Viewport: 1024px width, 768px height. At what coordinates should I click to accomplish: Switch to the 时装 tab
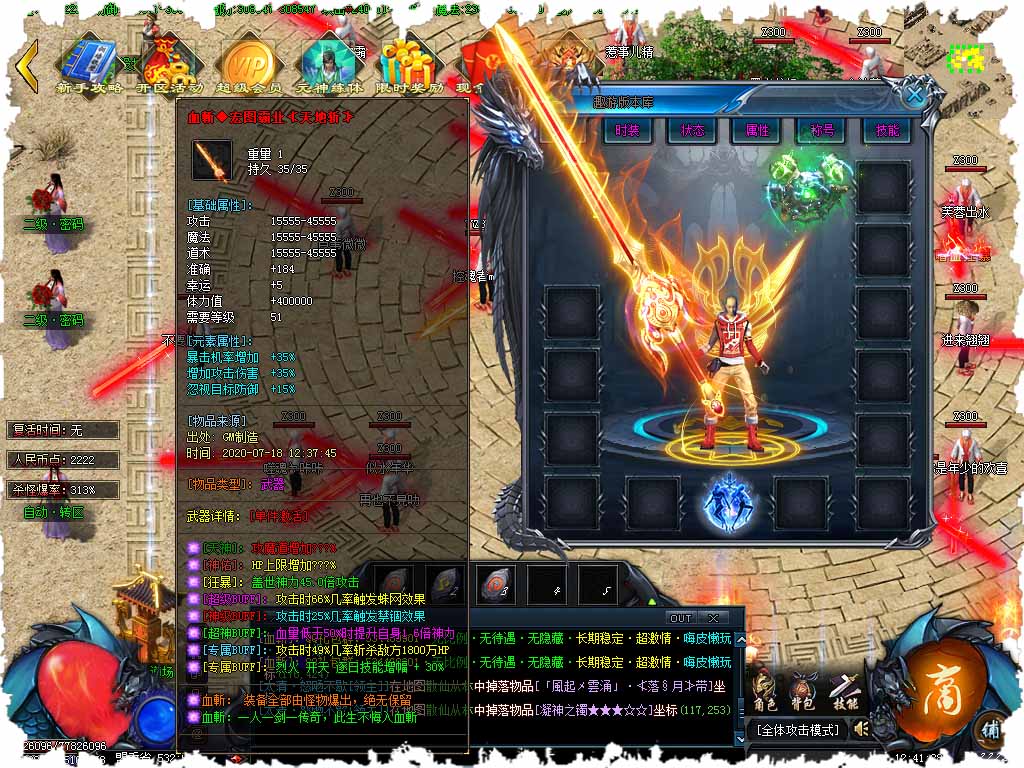coord(627,131)
